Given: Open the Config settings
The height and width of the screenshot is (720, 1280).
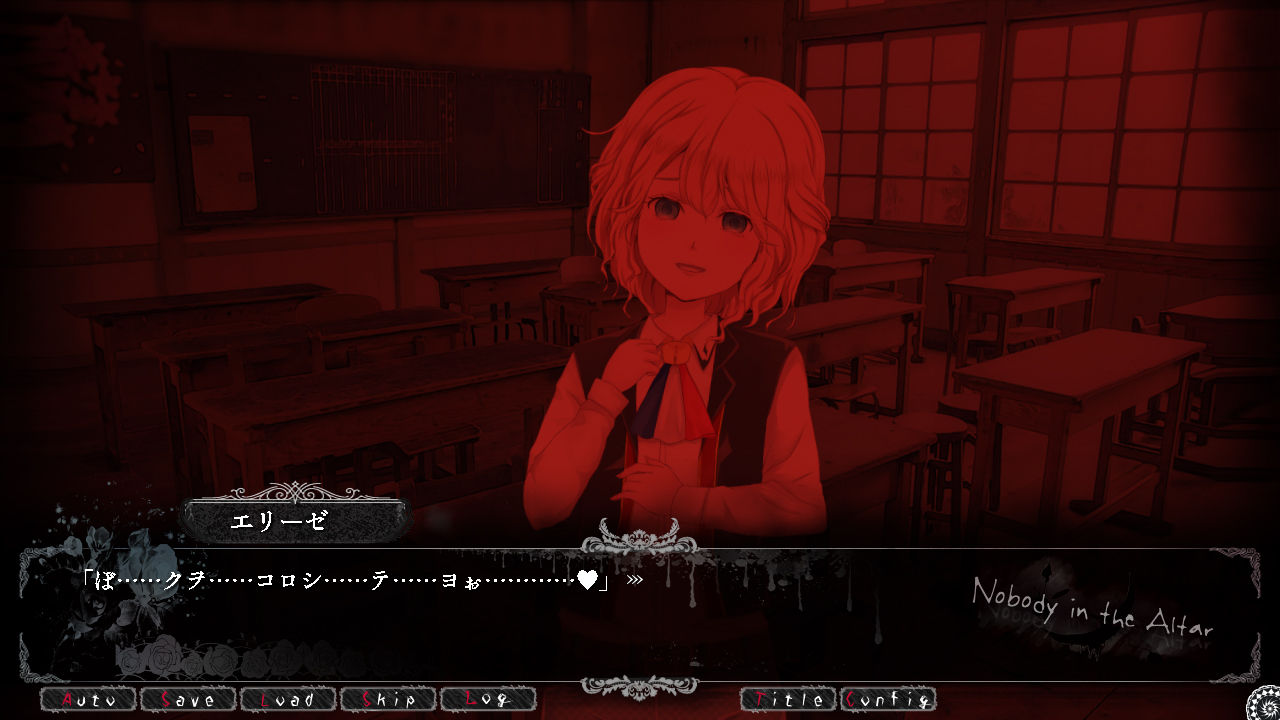Looking at the screenshot, I should pos(887,699).
